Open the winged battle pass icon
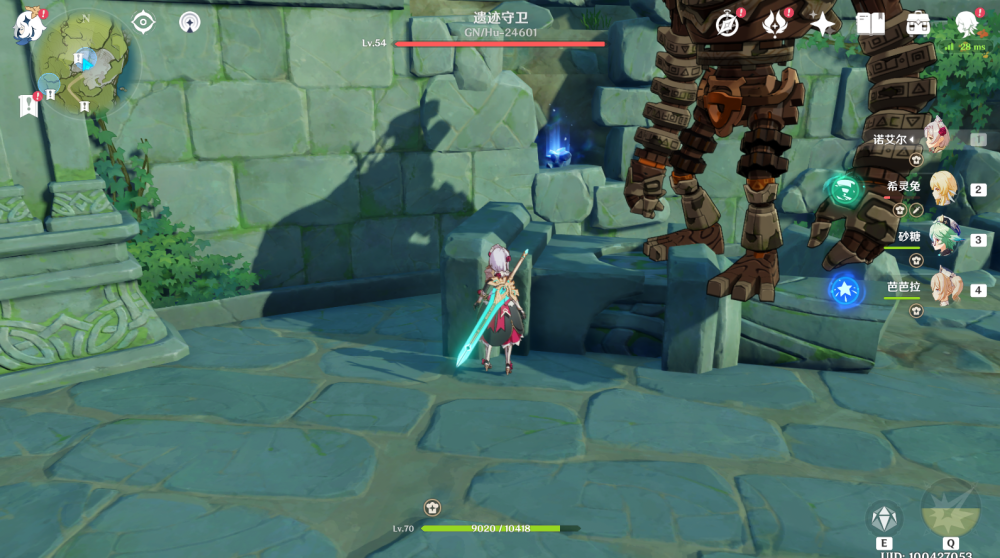The width and height of the screenshot is (1000, 558). (775, 24)
